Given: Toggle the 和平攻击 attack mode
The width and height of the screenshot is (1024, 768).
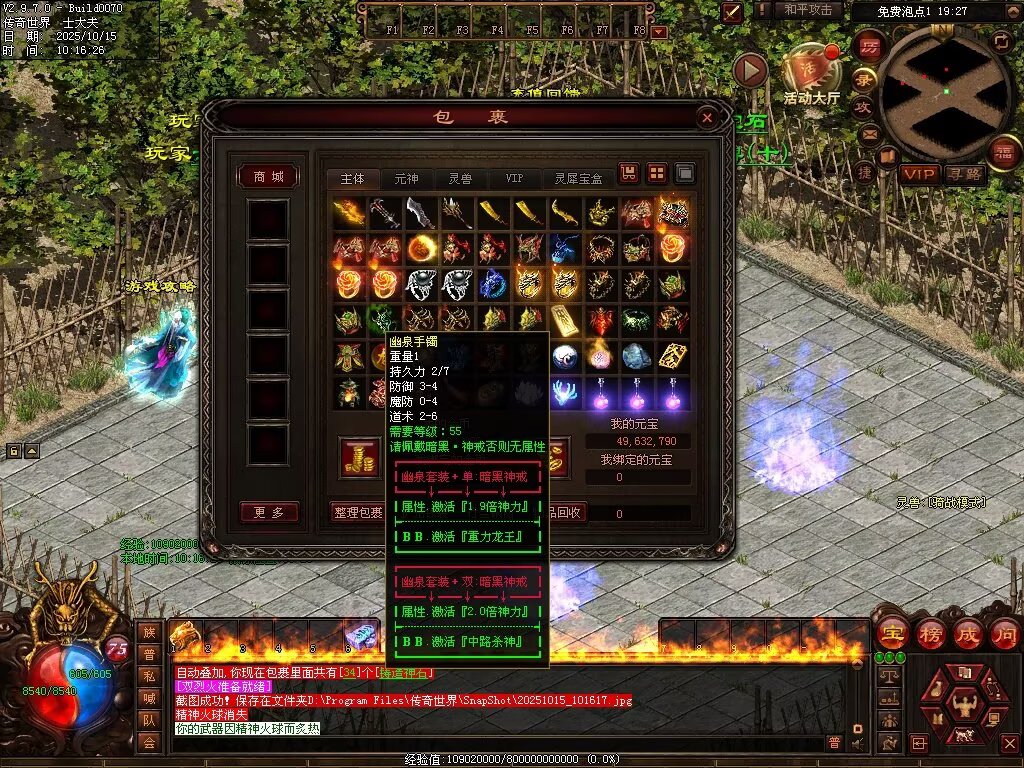Looking at the screenshot, I should pos(807,10).
